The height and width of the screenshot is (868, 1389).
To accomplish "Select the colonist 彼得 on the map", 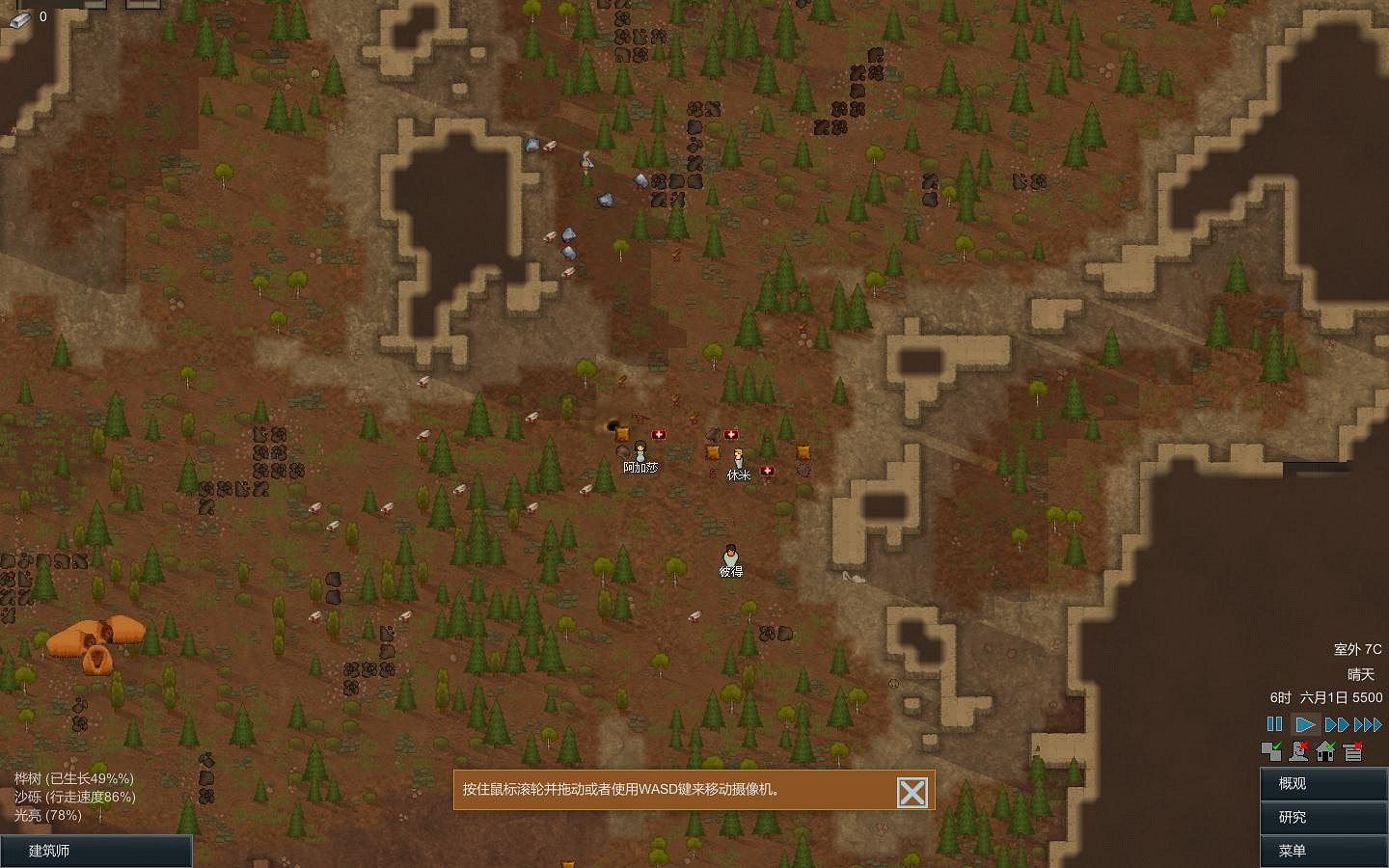I will [732, 555].
